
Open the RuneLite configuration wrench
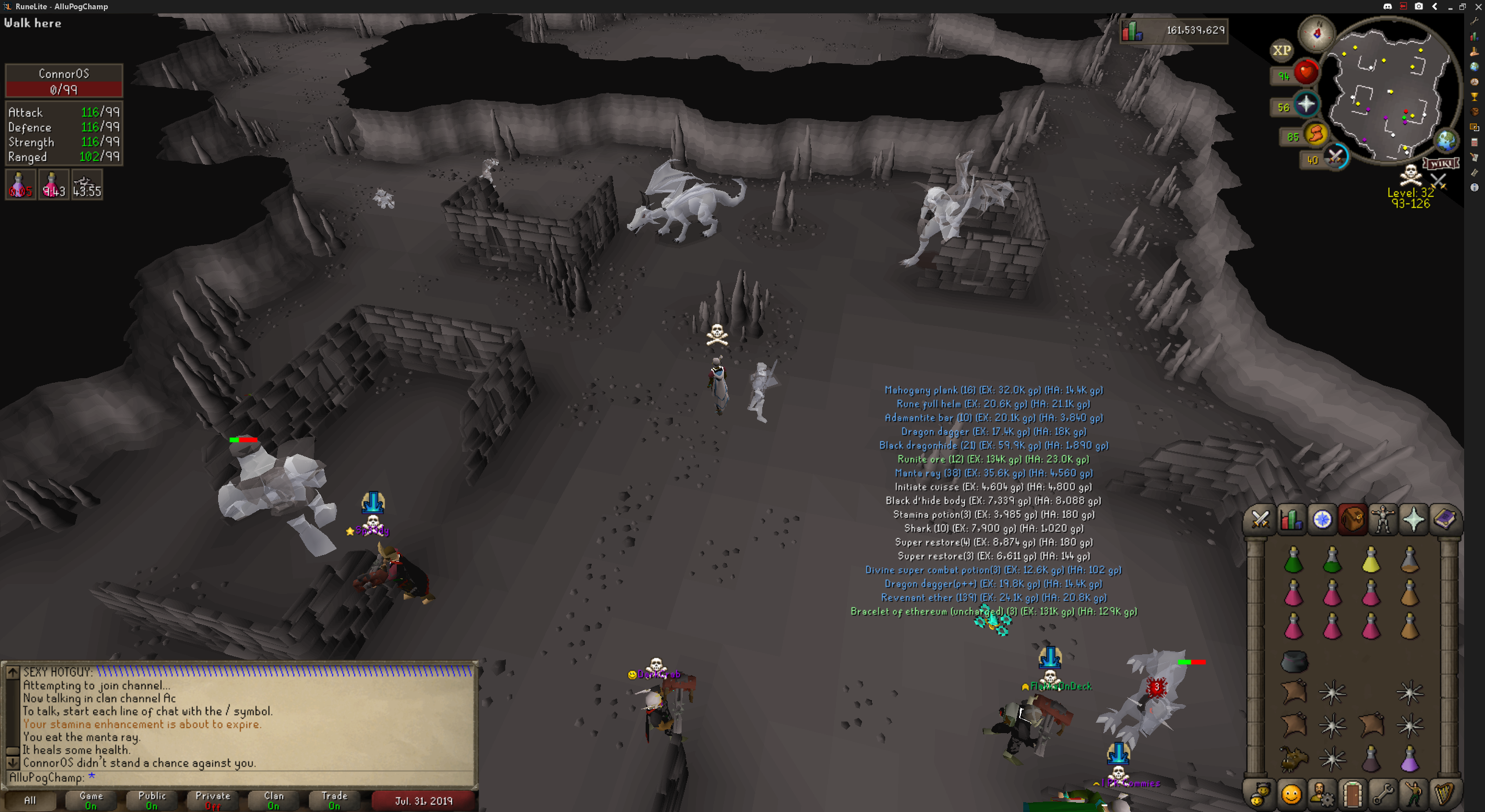(1475, 21)
